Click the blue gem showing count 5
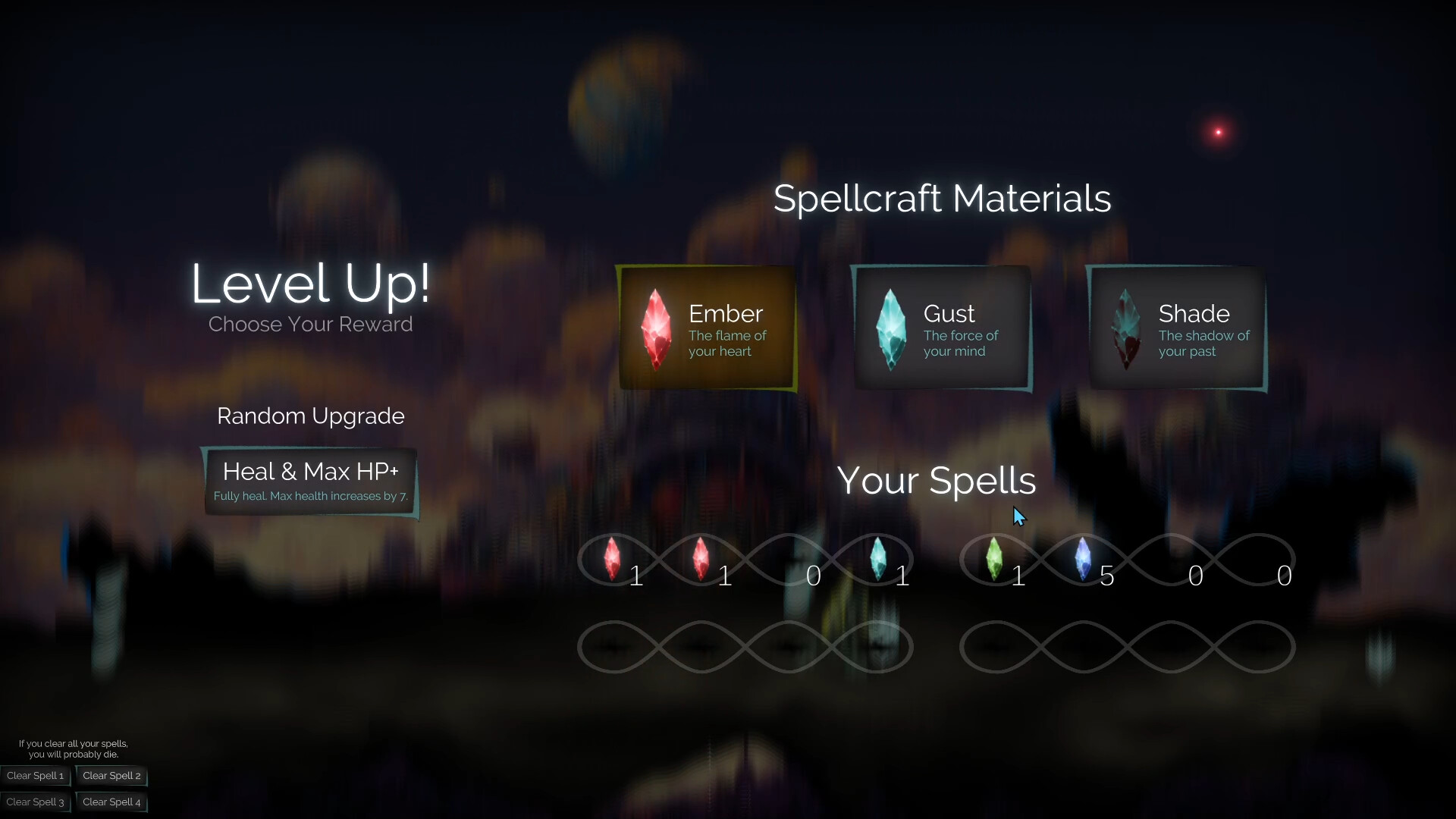This screenshot has width=1456, height=819. 1084,559
